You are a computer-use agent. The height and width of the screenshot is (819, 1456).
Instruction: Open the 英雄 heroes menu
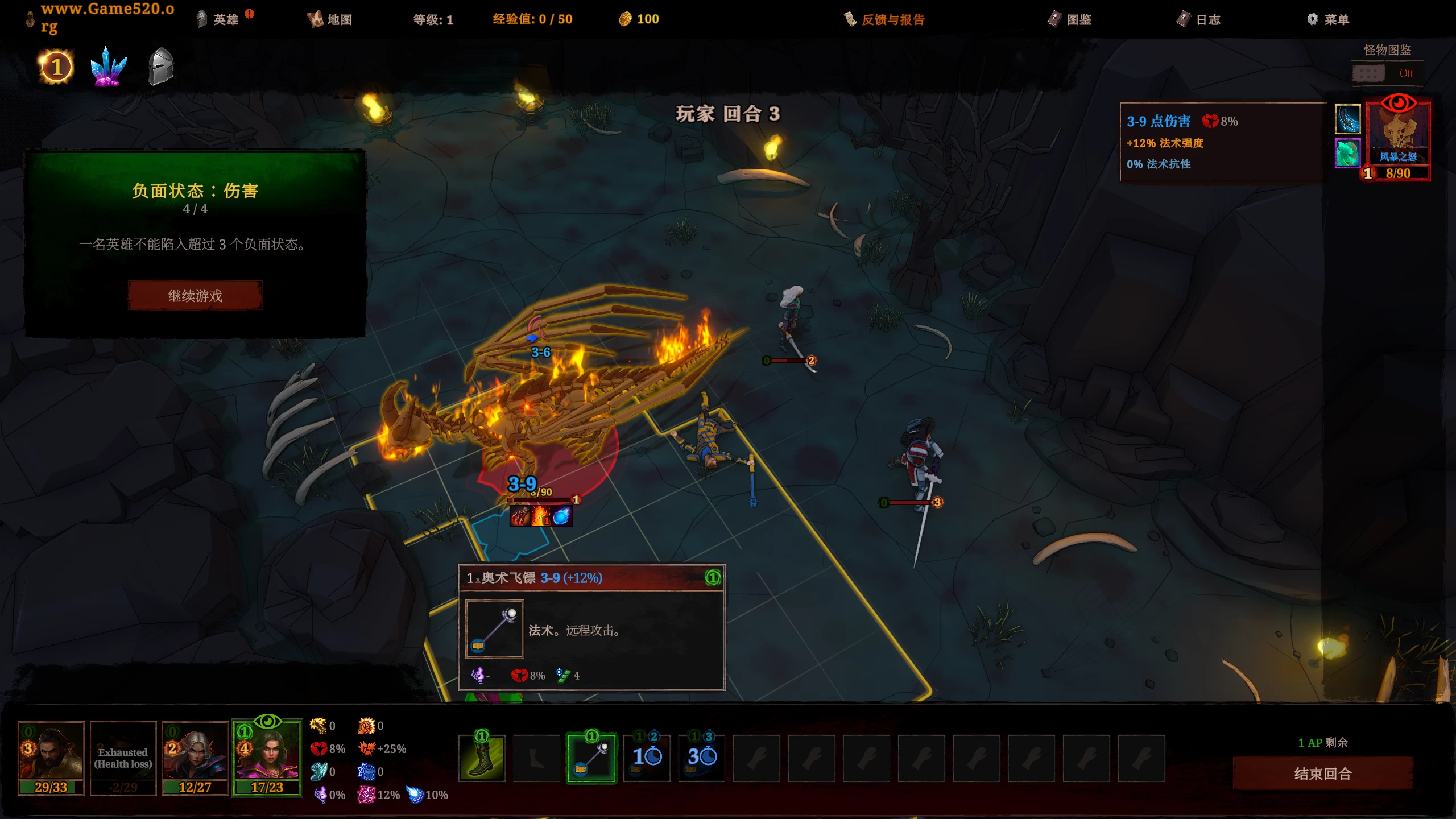tap(218, 19)
